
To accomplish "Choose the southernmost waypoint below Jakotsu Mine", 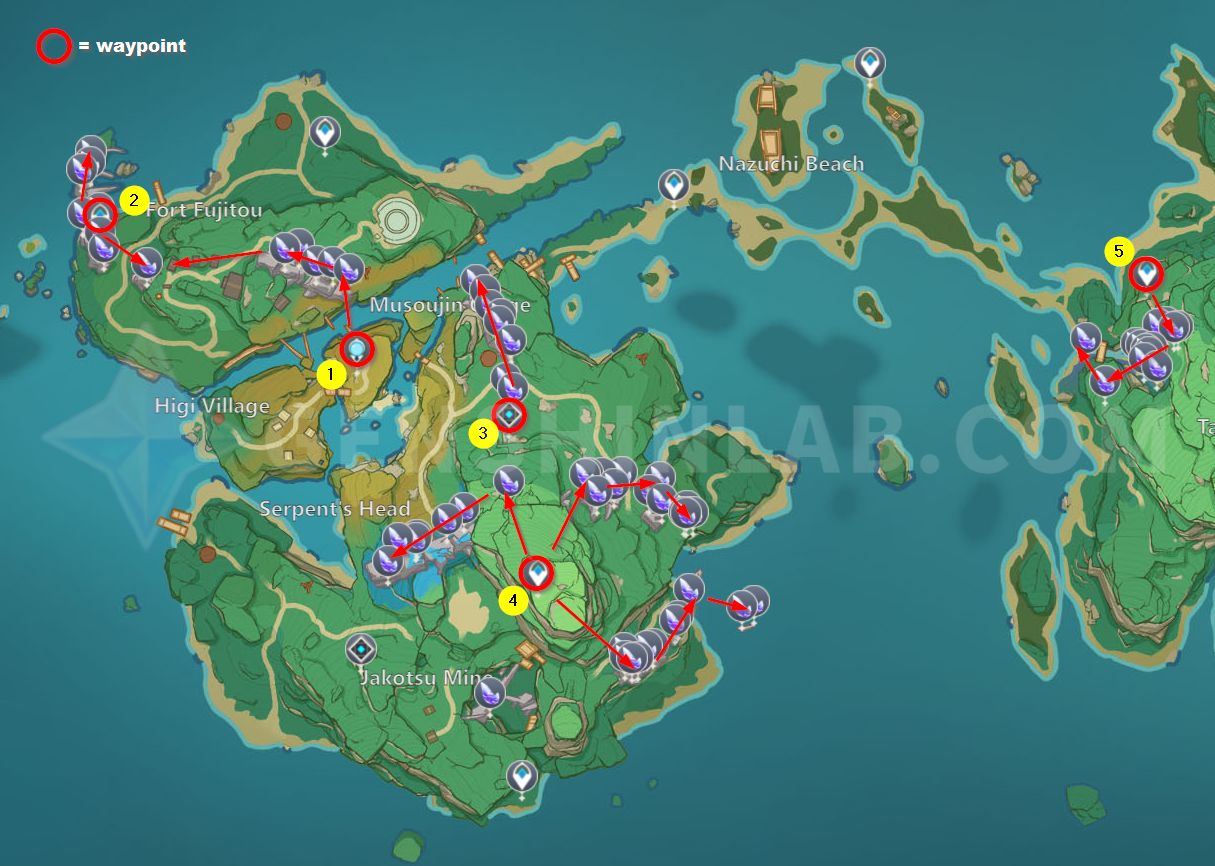I will tap(521, 775).
